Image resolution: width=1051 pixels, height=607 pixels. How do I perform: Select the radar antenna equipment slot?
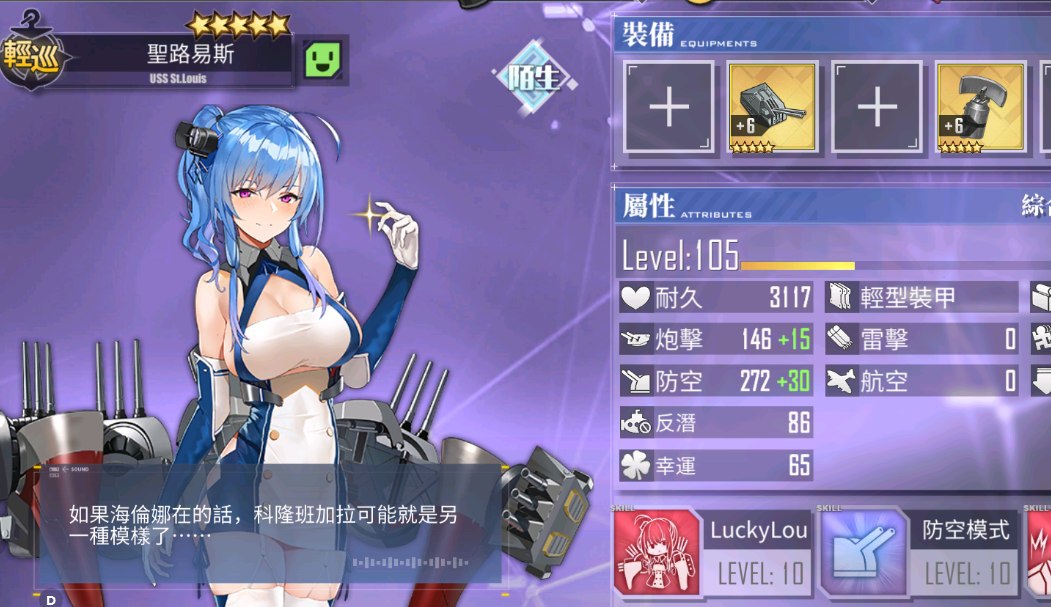click(x=980, y=107)
